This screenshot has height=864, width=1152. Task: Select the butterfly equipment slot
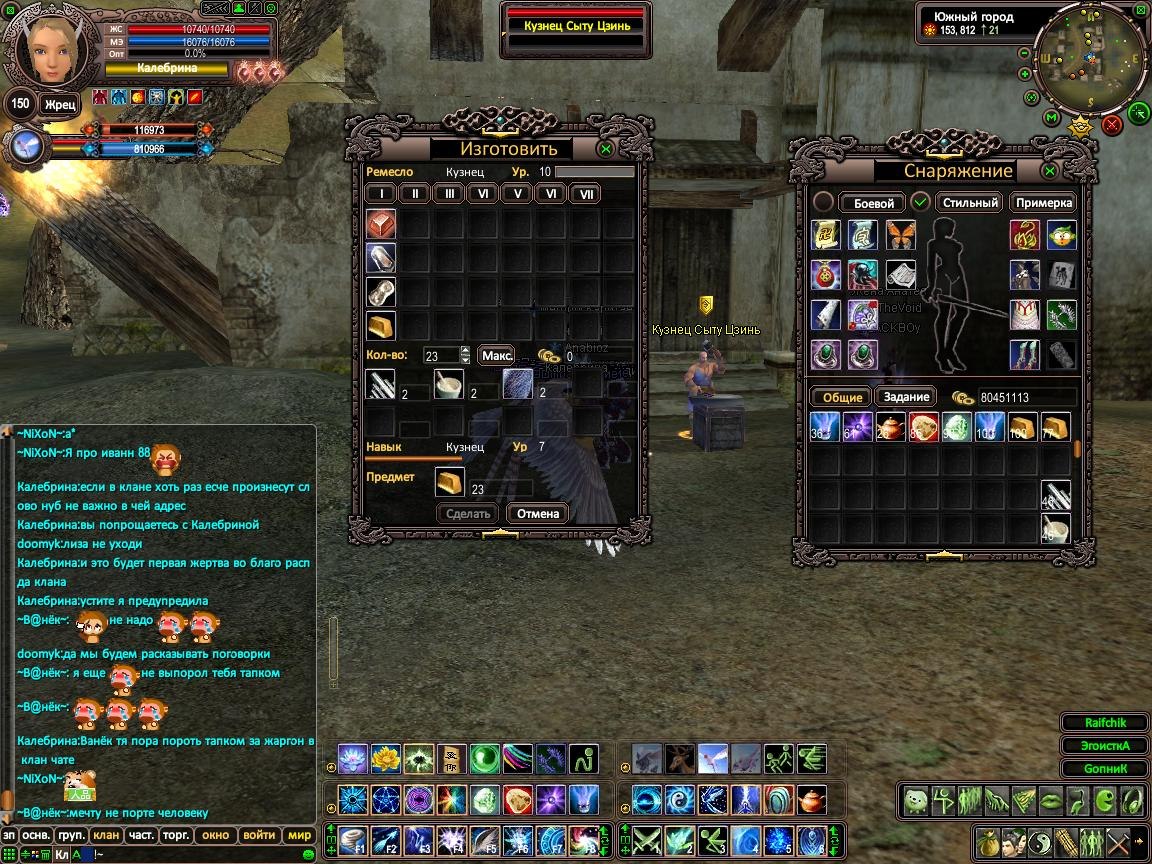(900, 235)
